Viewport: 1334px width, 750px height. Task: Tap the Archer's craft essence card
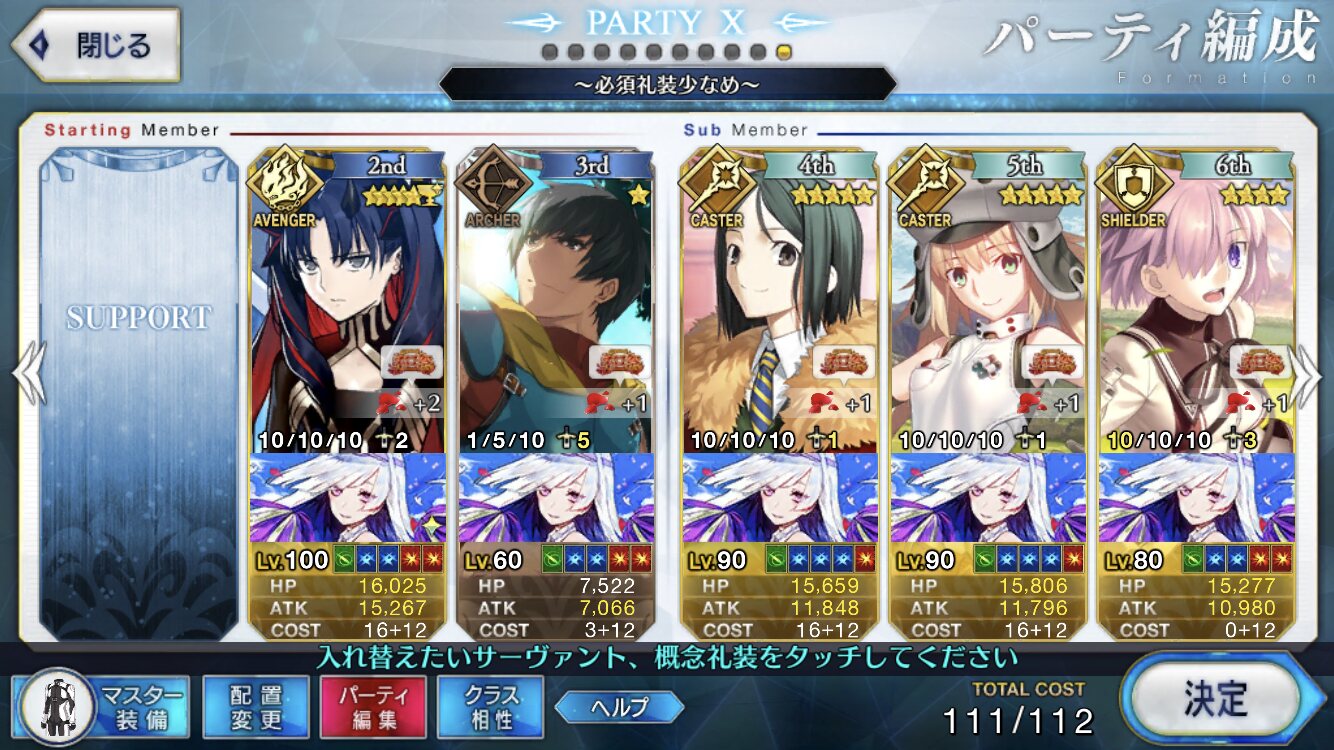click(x=555, y=500)
